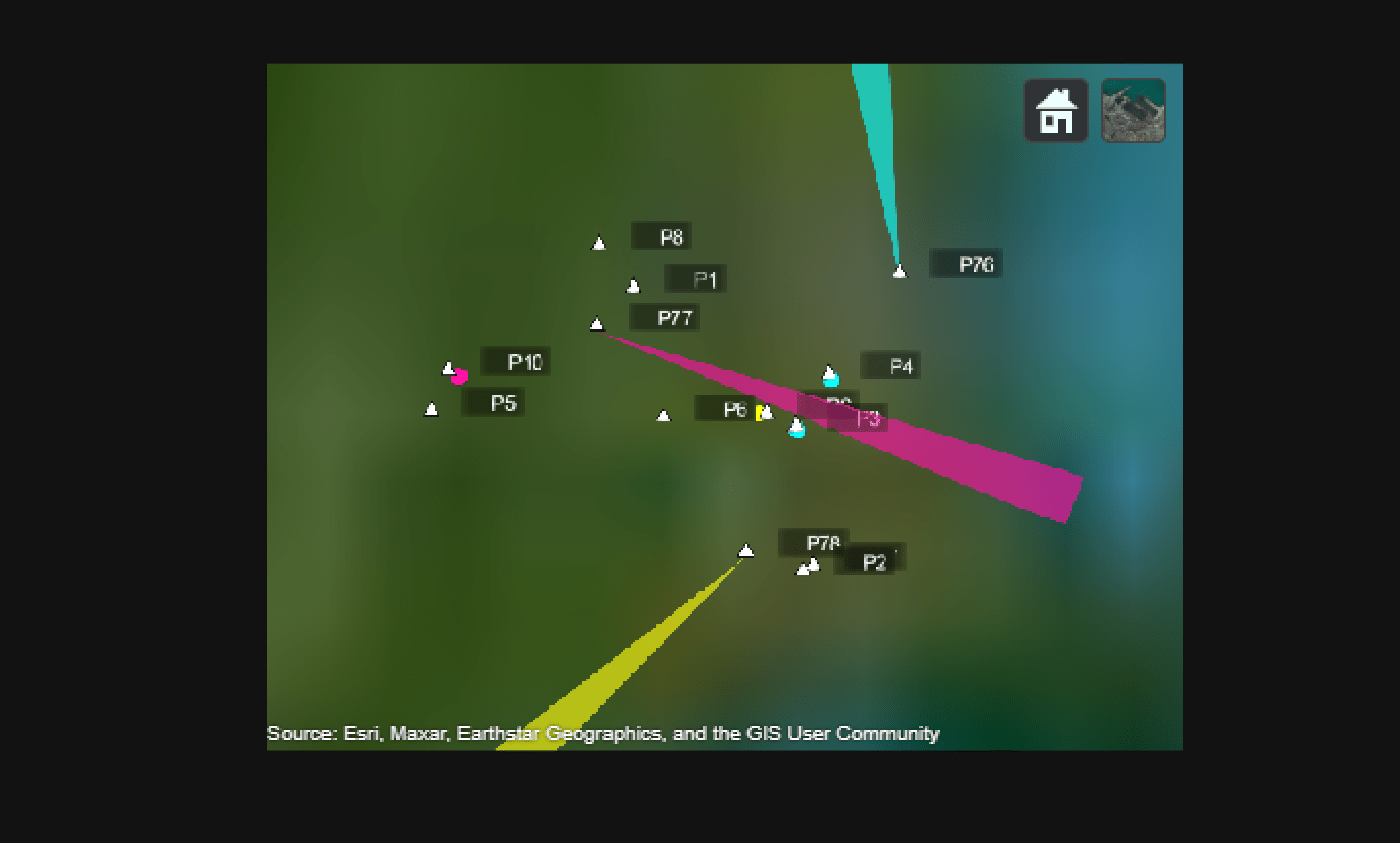The height and width of the screenshot is (843, 1400).
Task: Reset the view with the Home icon
Action: click(1056, 110)
